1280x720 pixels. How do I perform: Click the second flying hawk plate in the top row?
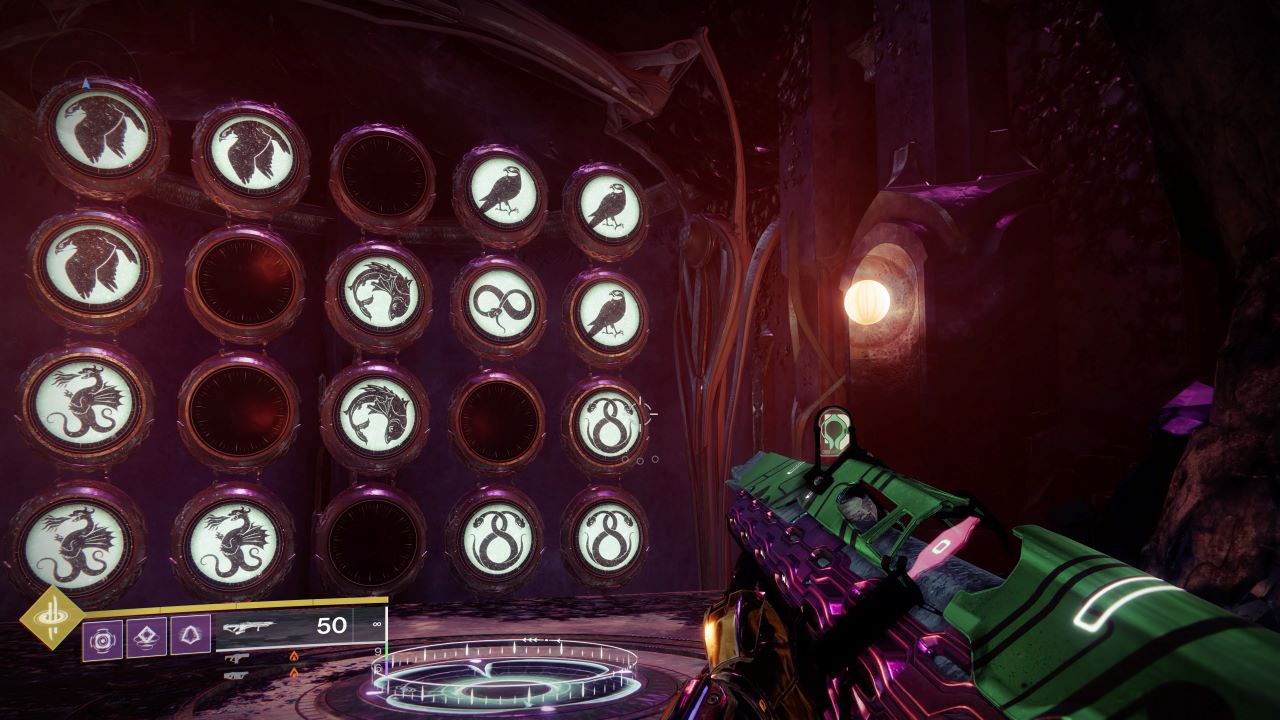pyautogui.click(x=250, y=155)
